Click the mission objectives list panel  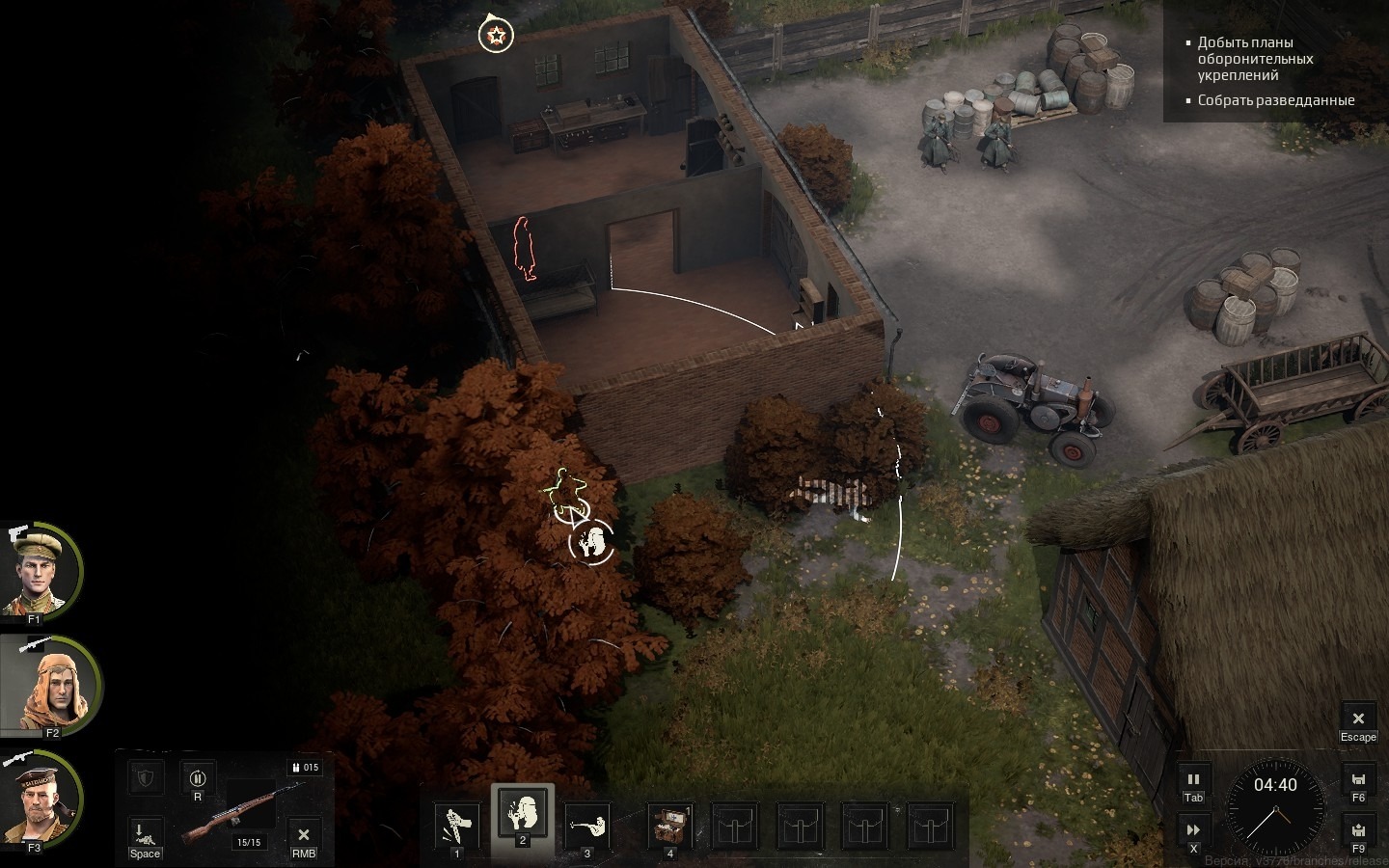pos(1275,71)
